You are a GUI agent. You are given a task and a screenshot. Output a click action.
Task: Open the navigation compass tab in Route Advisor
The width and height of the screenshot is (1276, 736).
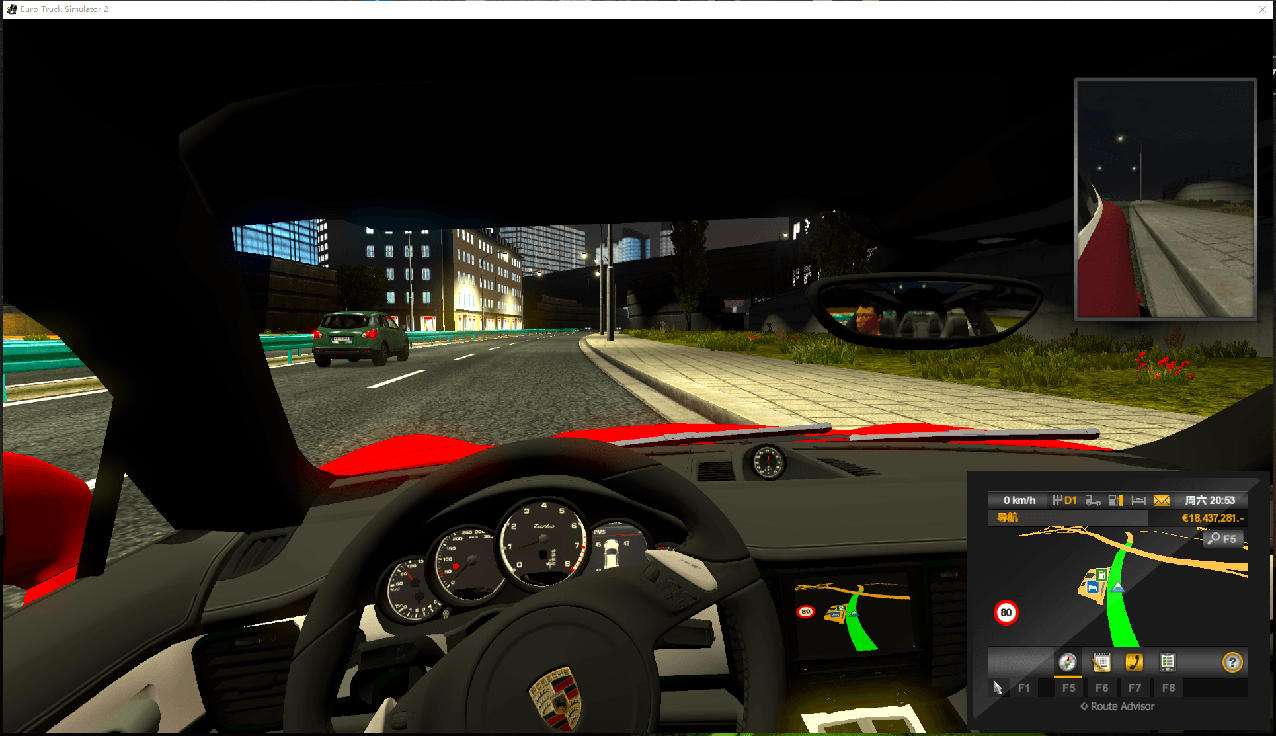point(1068,662)
